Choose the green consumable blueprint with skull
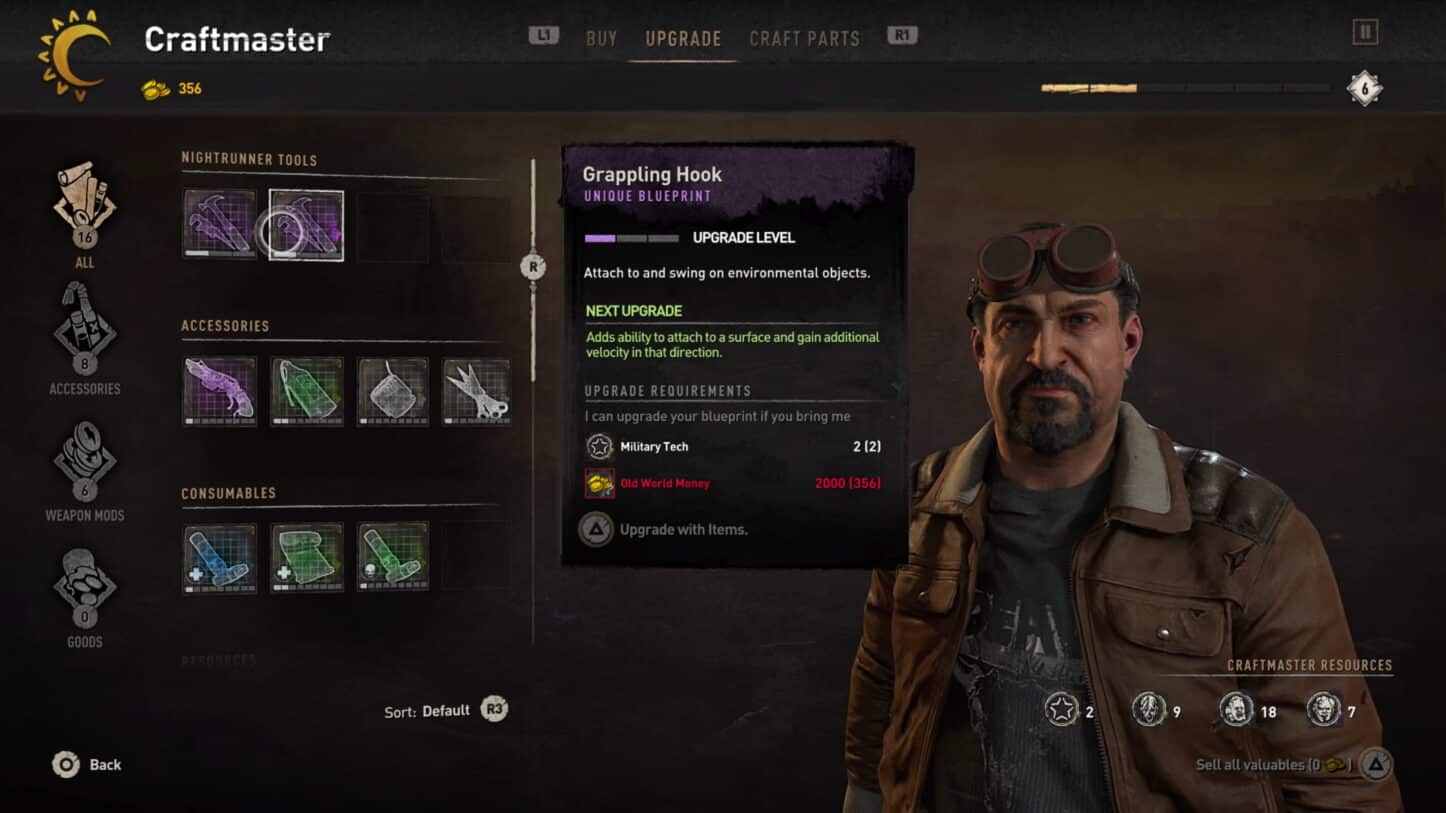 tap(393, 557)
